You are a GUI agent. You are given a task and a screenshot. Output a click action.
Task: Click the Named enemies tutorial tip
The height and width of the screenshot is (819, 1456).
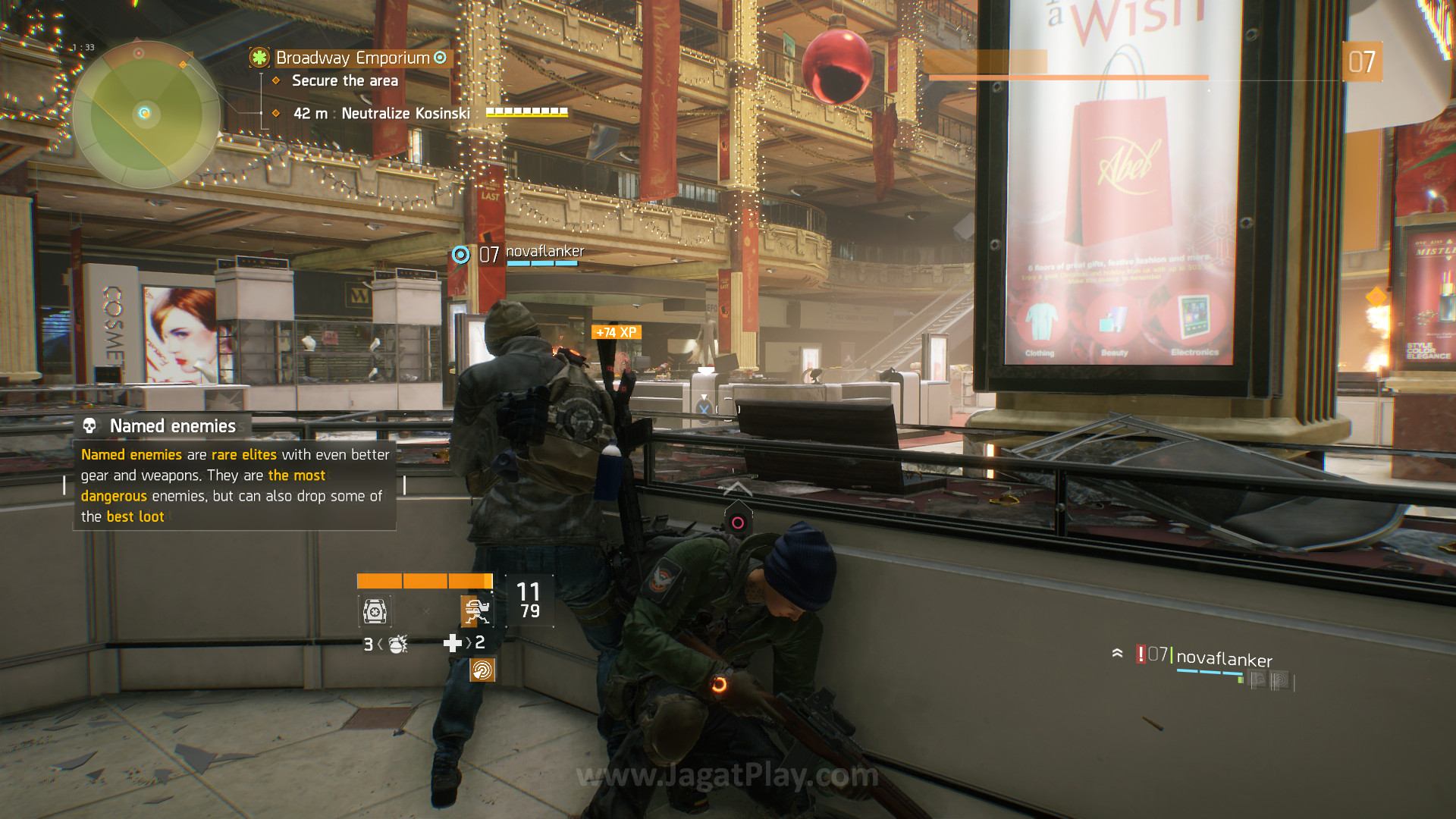[x=234, y=474]
